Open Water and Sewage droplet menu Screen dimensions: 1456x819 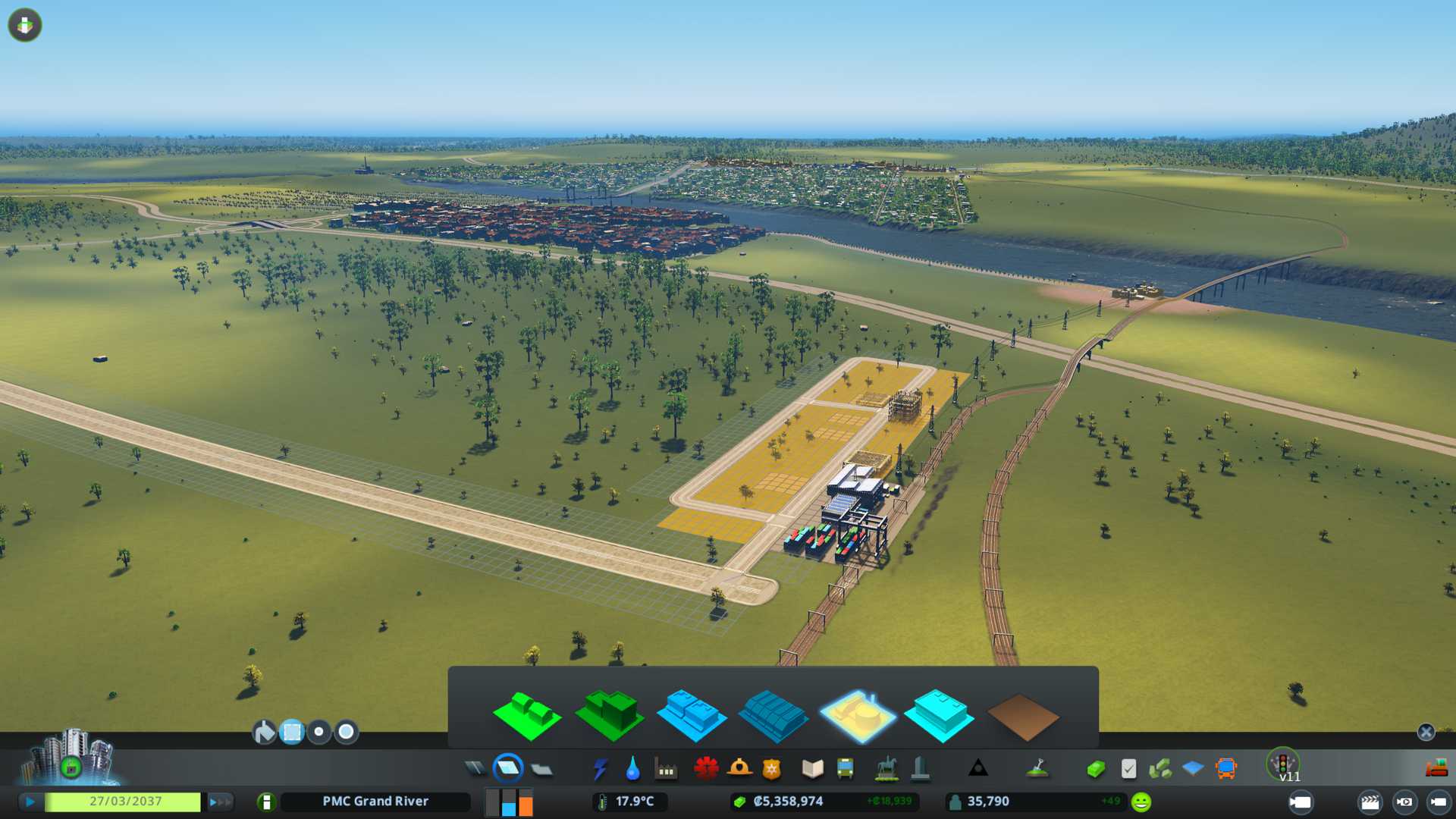point(632,769)
